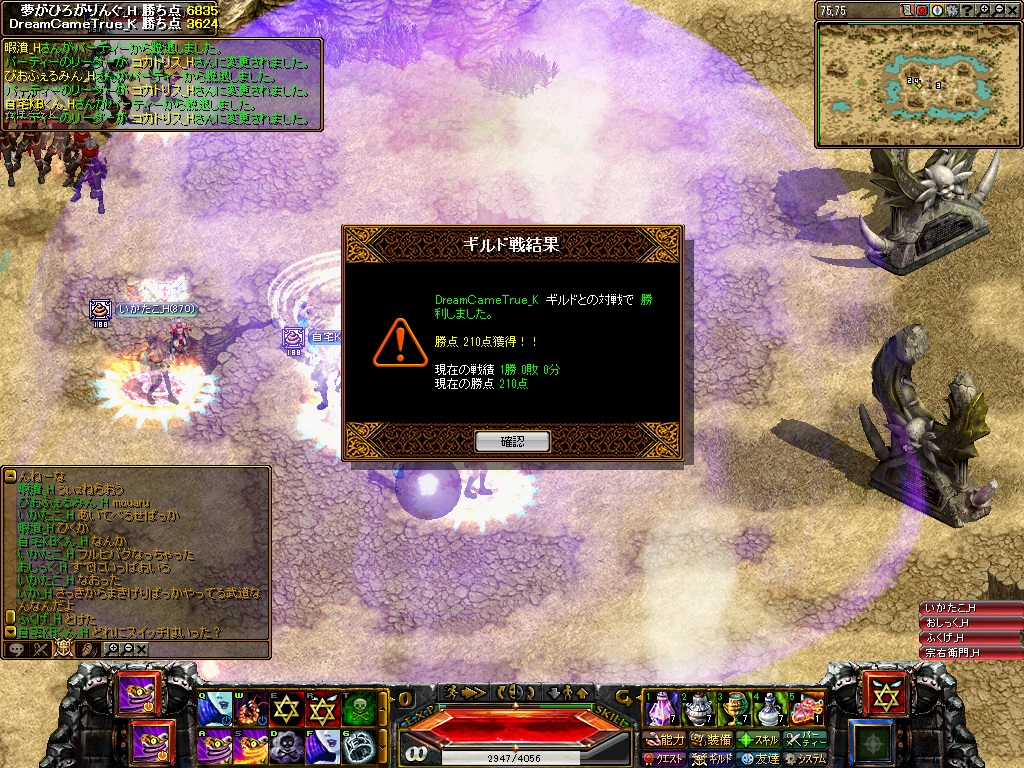Image resolution: width=1024 pixels, height=768 pixels.
Task: Open the ギルド (guild) menu
Action: [x=712, y=759]
